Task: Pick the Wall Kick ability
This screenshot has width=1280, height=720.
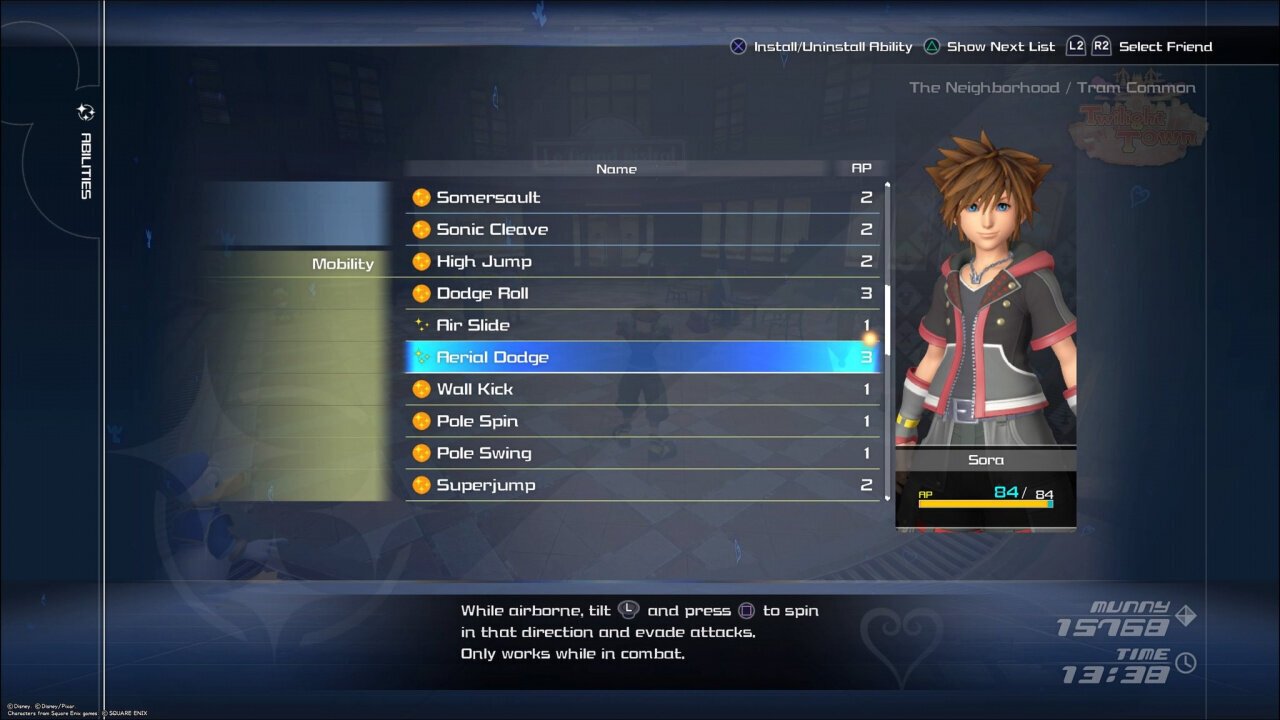Action: pyautogui.click(x=642, y=389)
